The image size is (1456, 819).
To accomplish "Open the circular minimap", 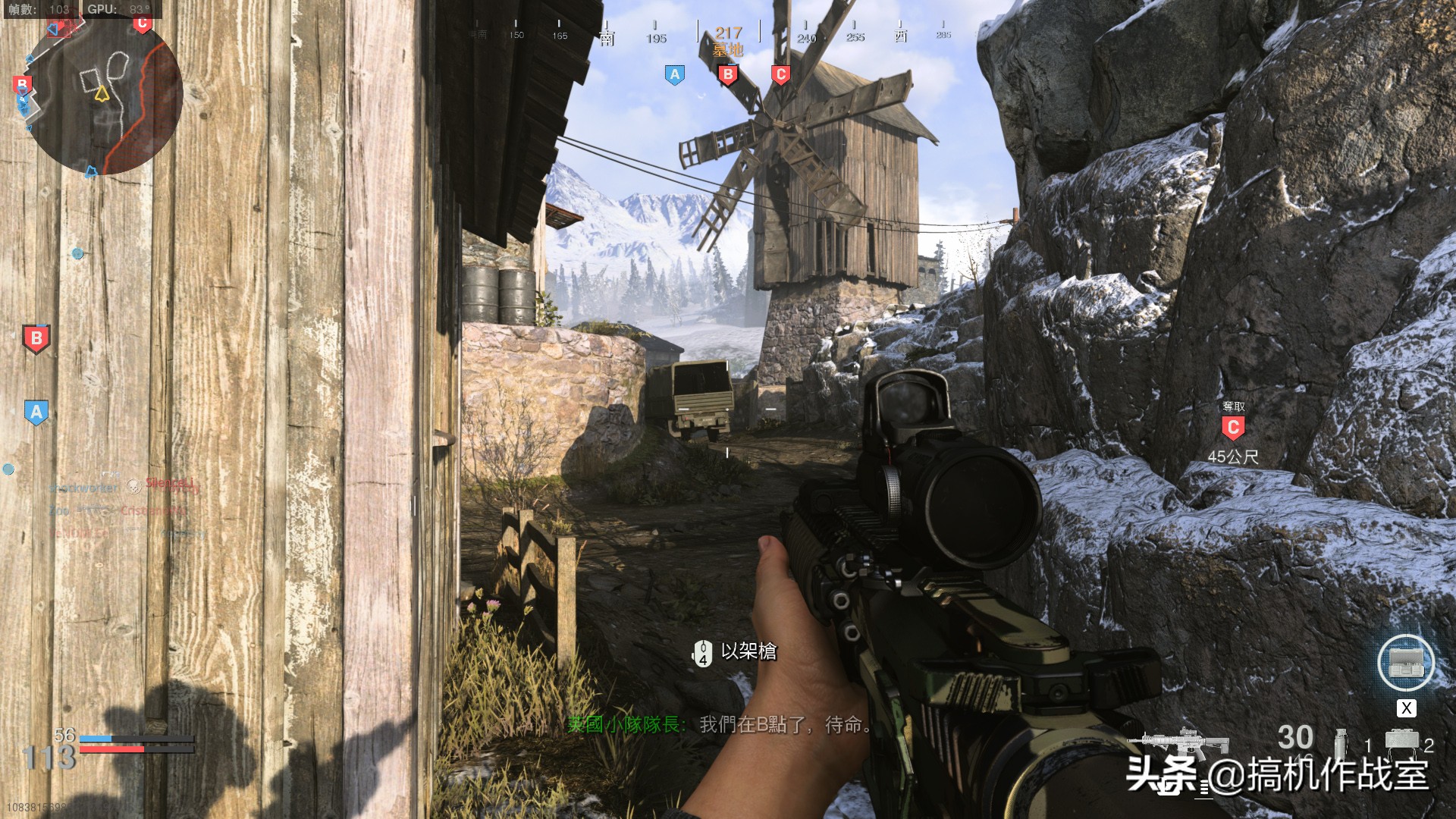I will [104, 95].
